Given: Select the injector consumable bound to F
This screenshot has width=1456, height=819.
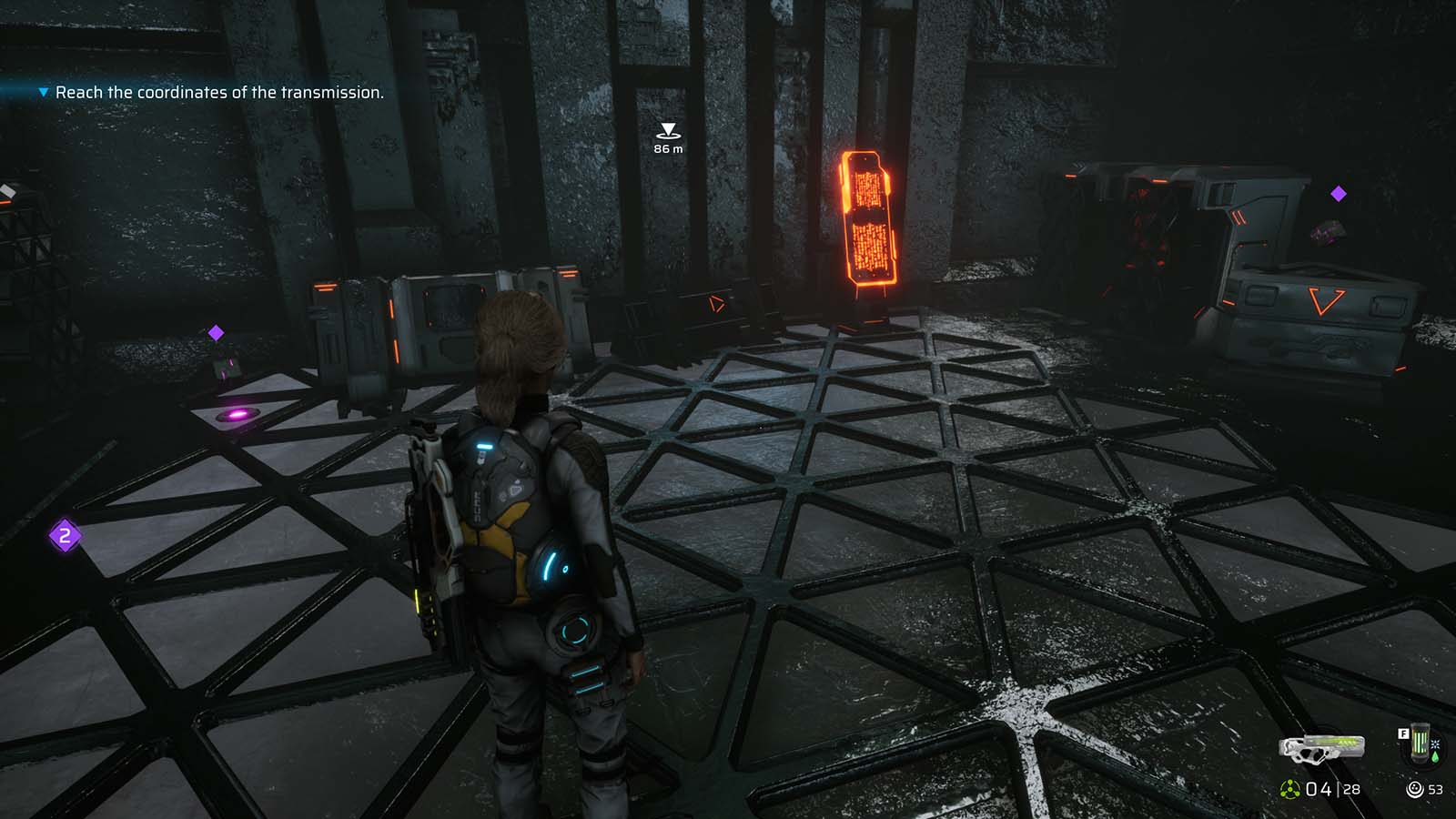Looking at the screenshot, I should pos(1421,744).
